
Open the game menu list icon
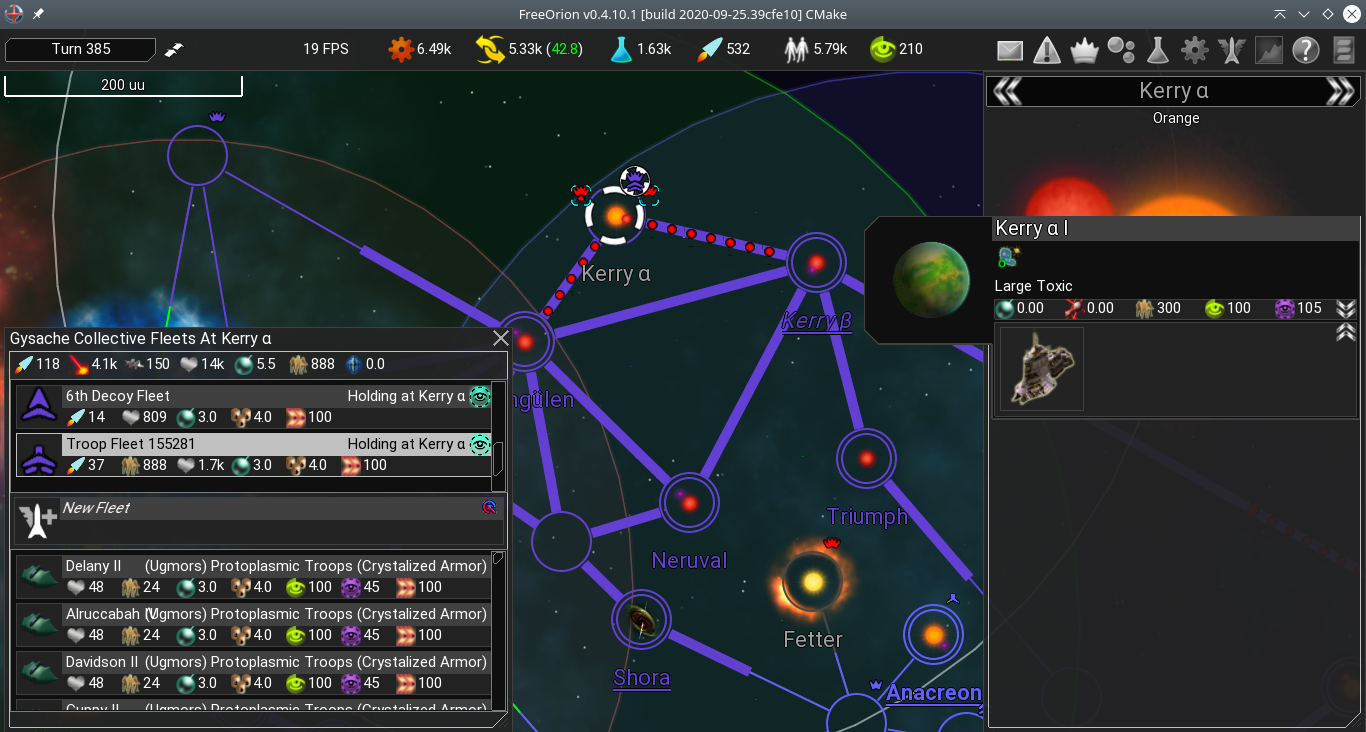(x=1342, y=49)
